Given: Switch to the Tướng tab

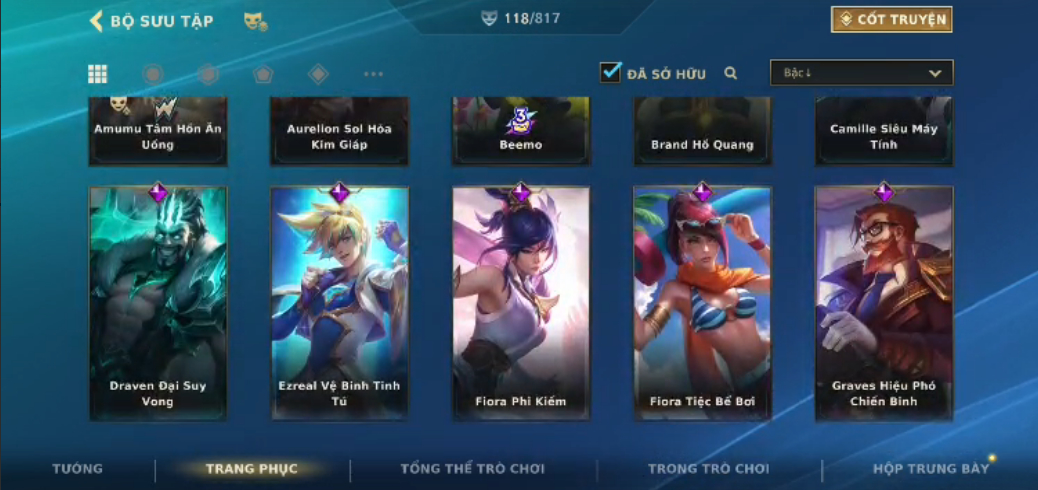Looking at the screenshot, I should [77, 469].
